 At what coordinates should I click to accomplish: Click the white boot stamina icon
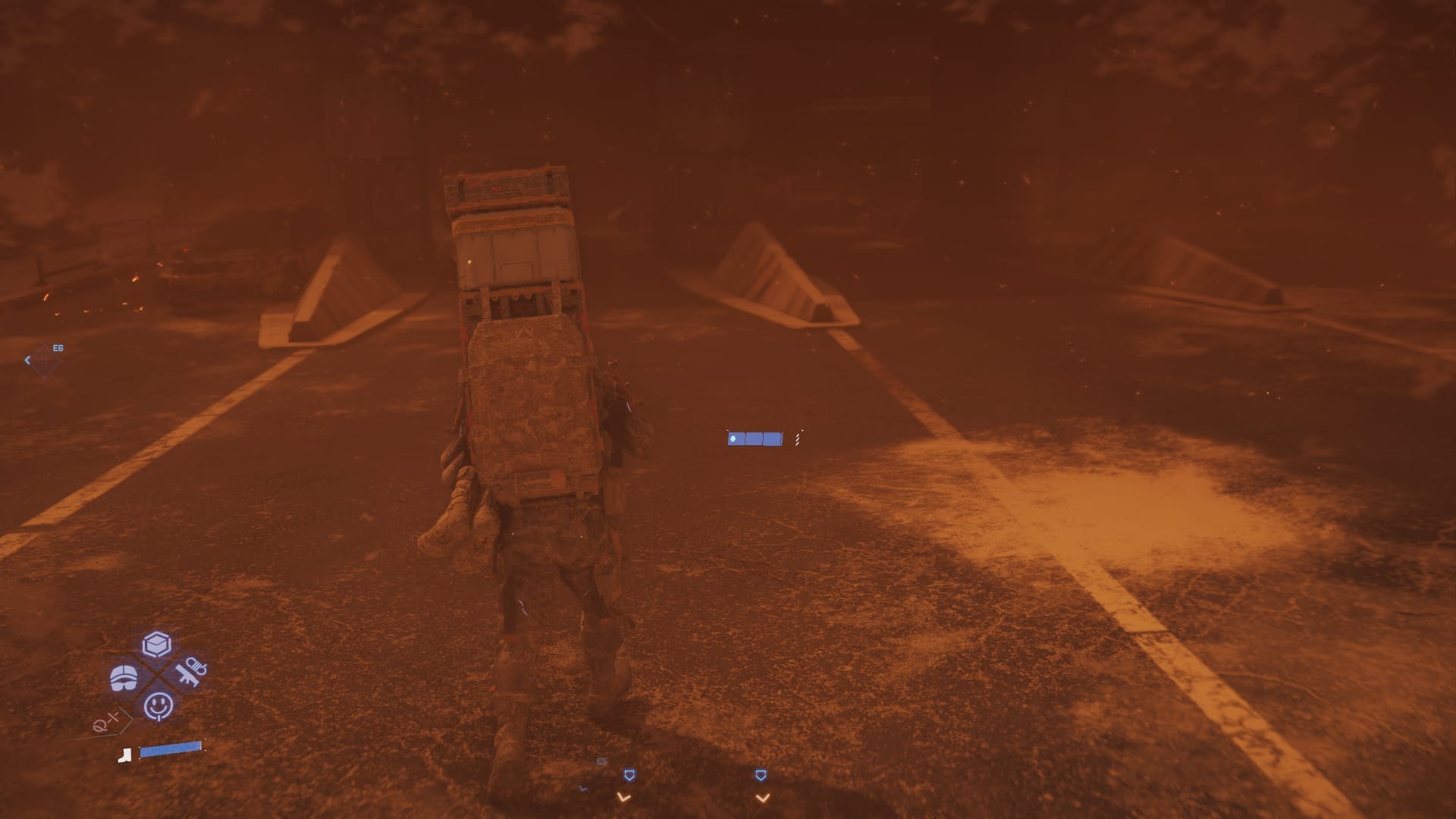click(x=124, y=755)
